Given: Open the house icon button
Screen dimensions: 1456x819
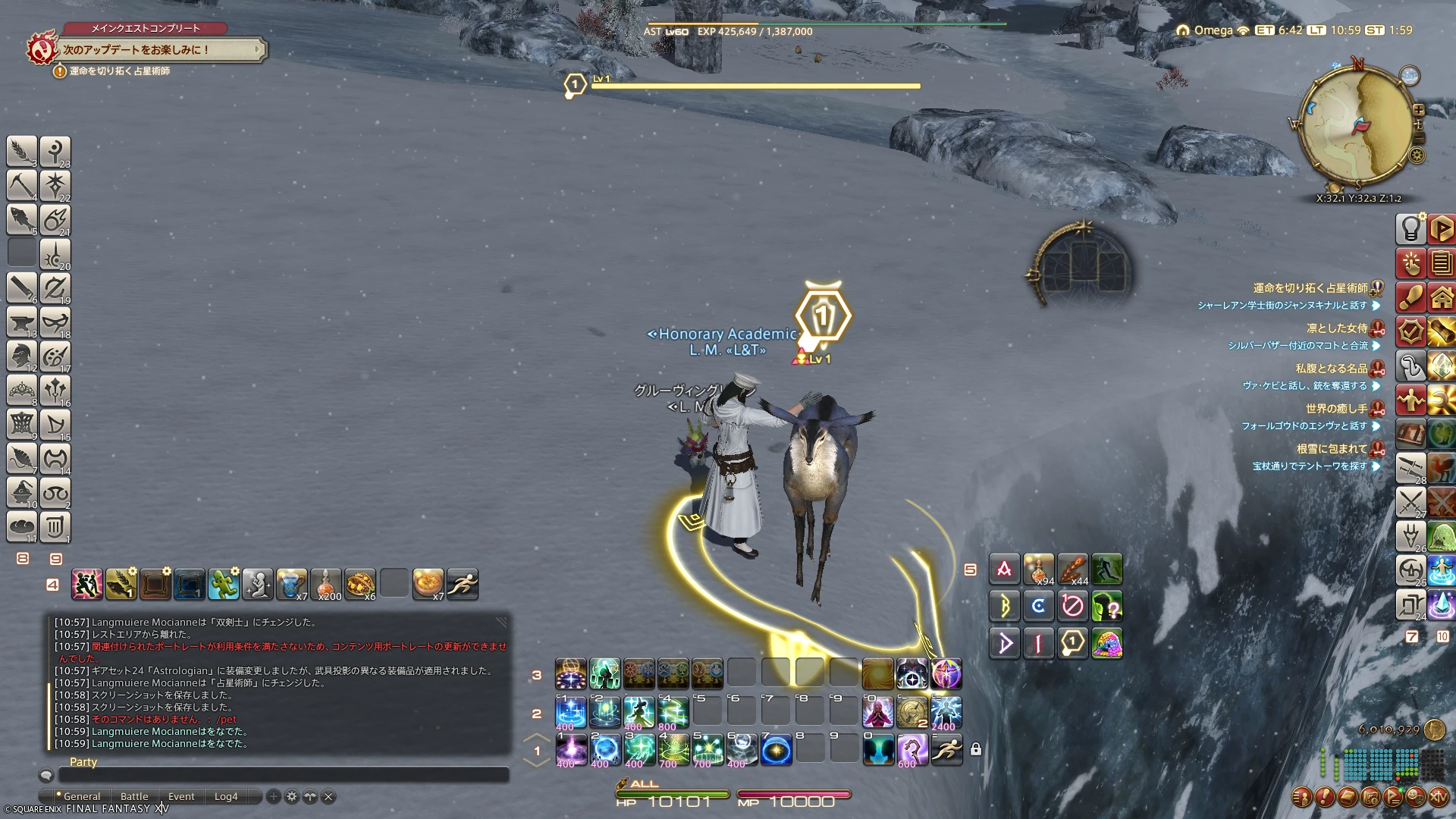Looking at the screenshot, I should tap(1442, 298).
